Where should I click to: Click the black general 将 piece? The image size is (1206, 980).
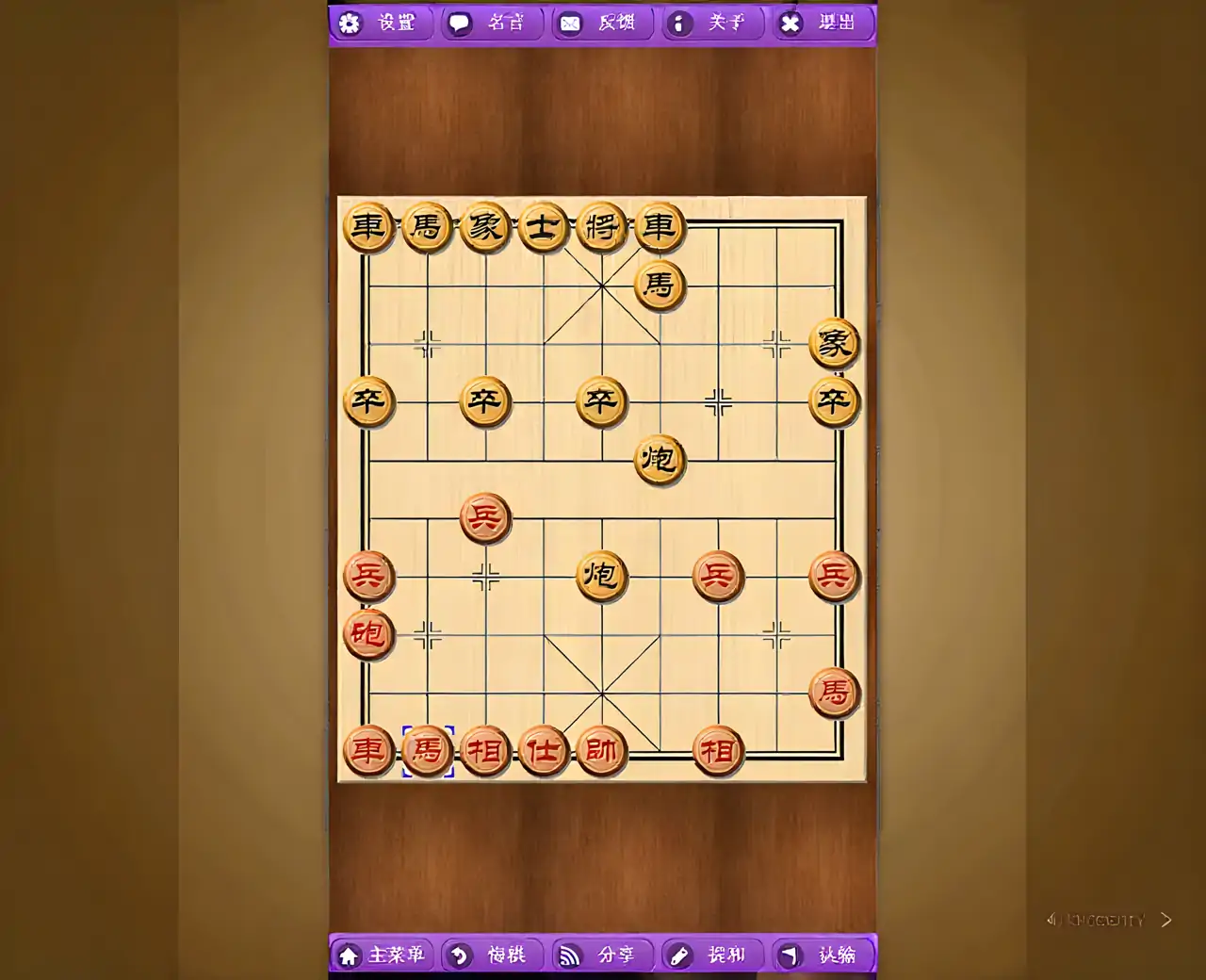pos(601,227)
